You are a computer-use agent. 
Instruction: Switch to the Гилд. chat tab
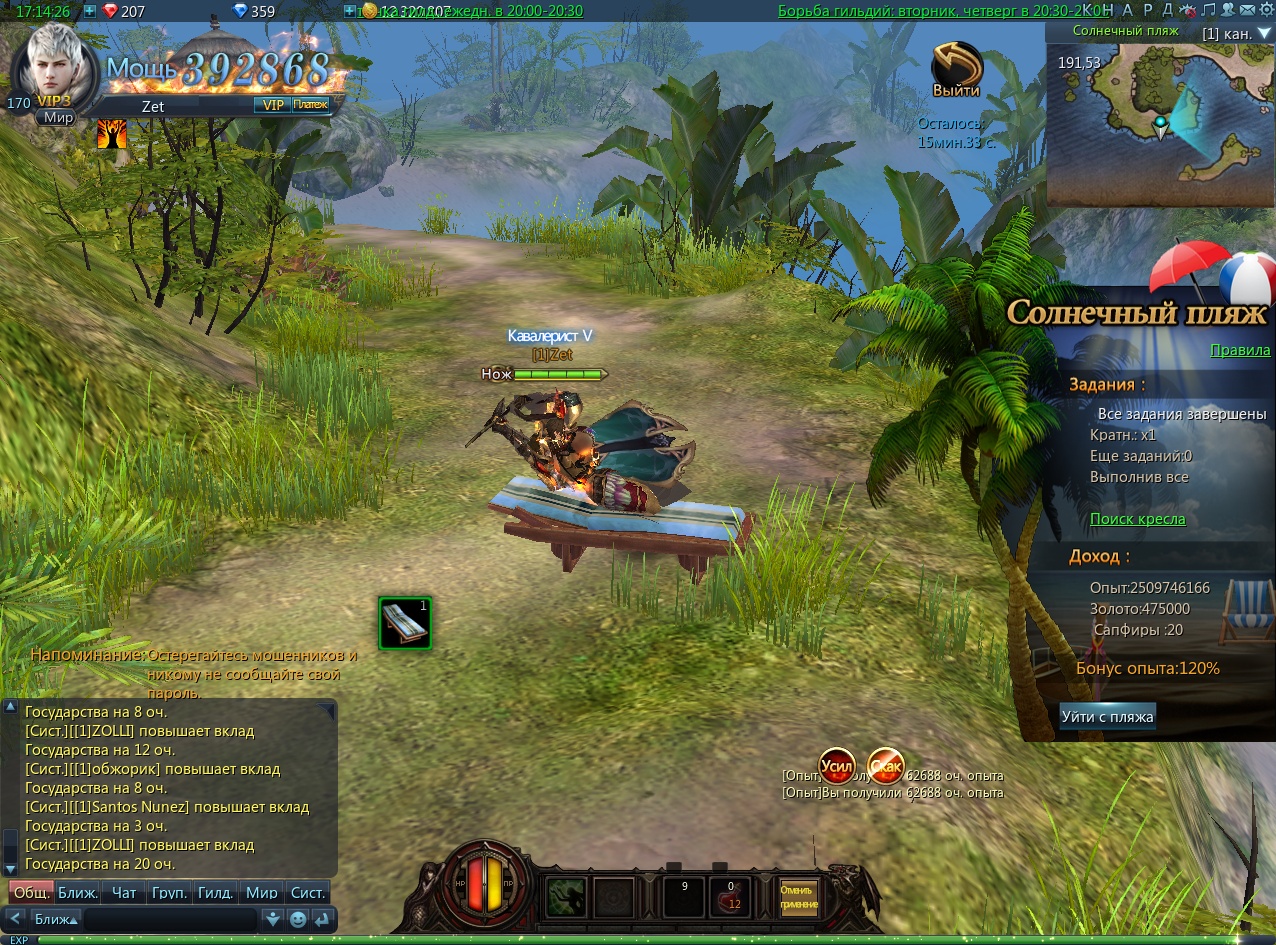click(x=216, y=893)
